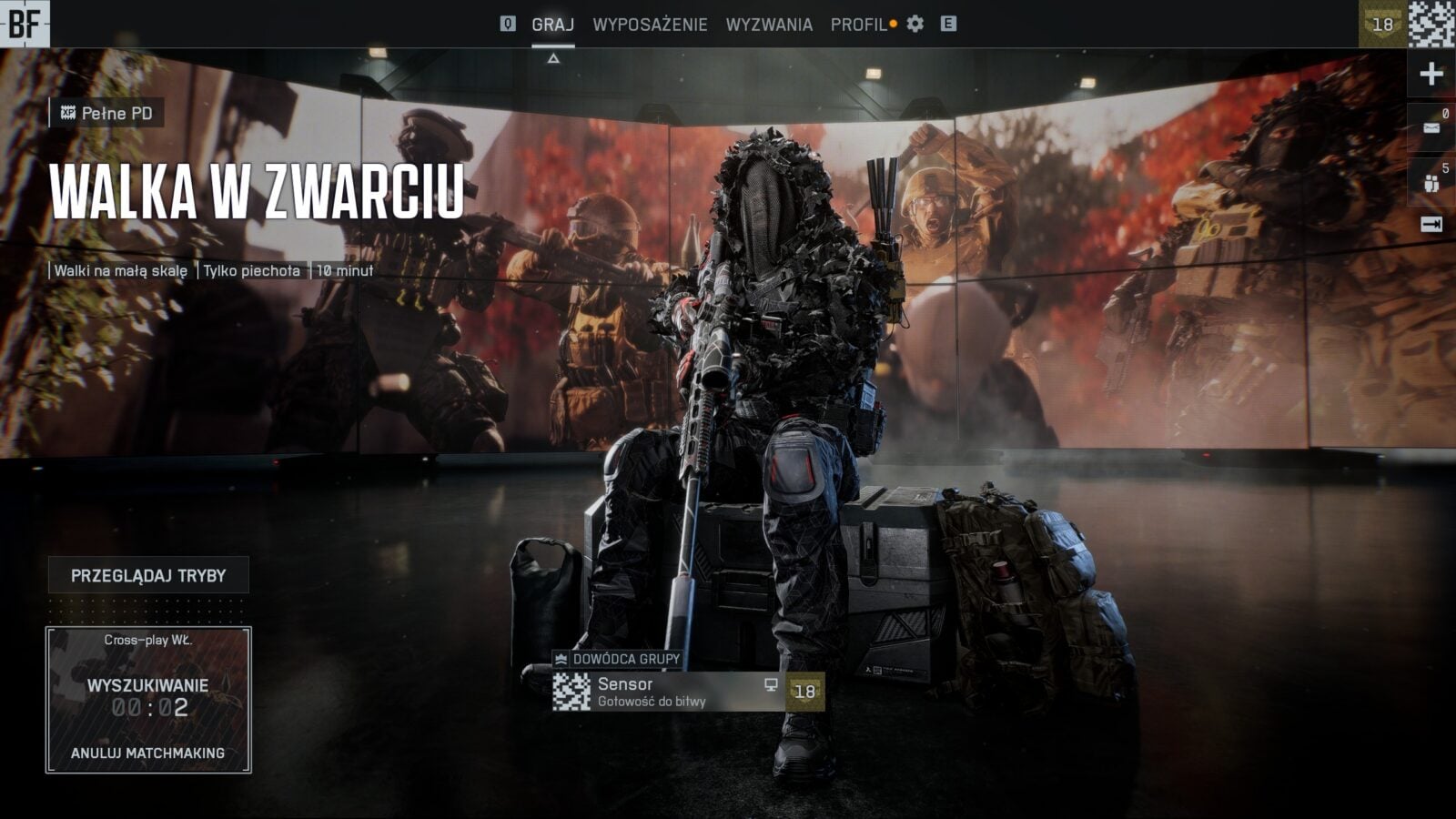Open settings via the gear icon
The image size is (1456, 819).
(915, 25)
